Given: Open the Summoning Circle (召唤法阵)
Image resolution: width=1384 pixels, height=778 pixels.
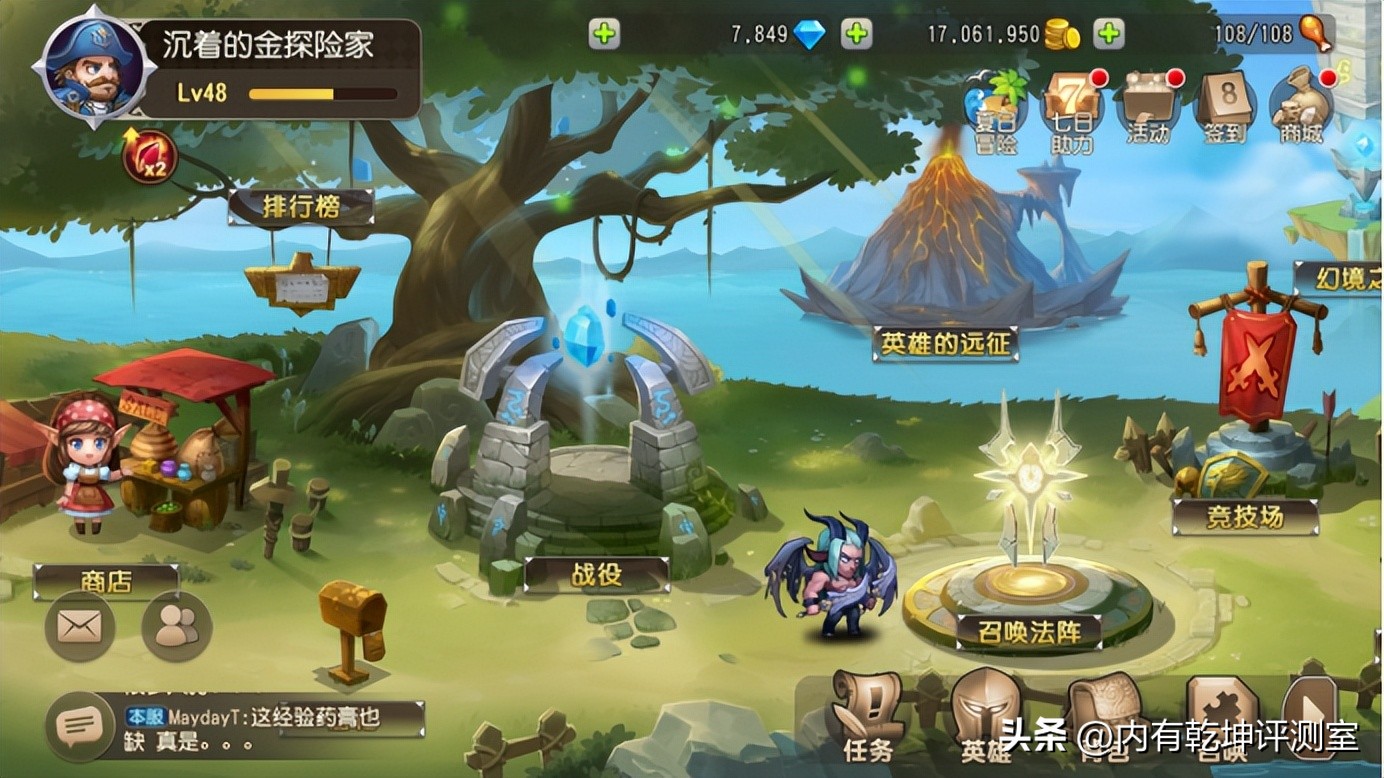Looking at the screenshot, I should (1030, 630).
